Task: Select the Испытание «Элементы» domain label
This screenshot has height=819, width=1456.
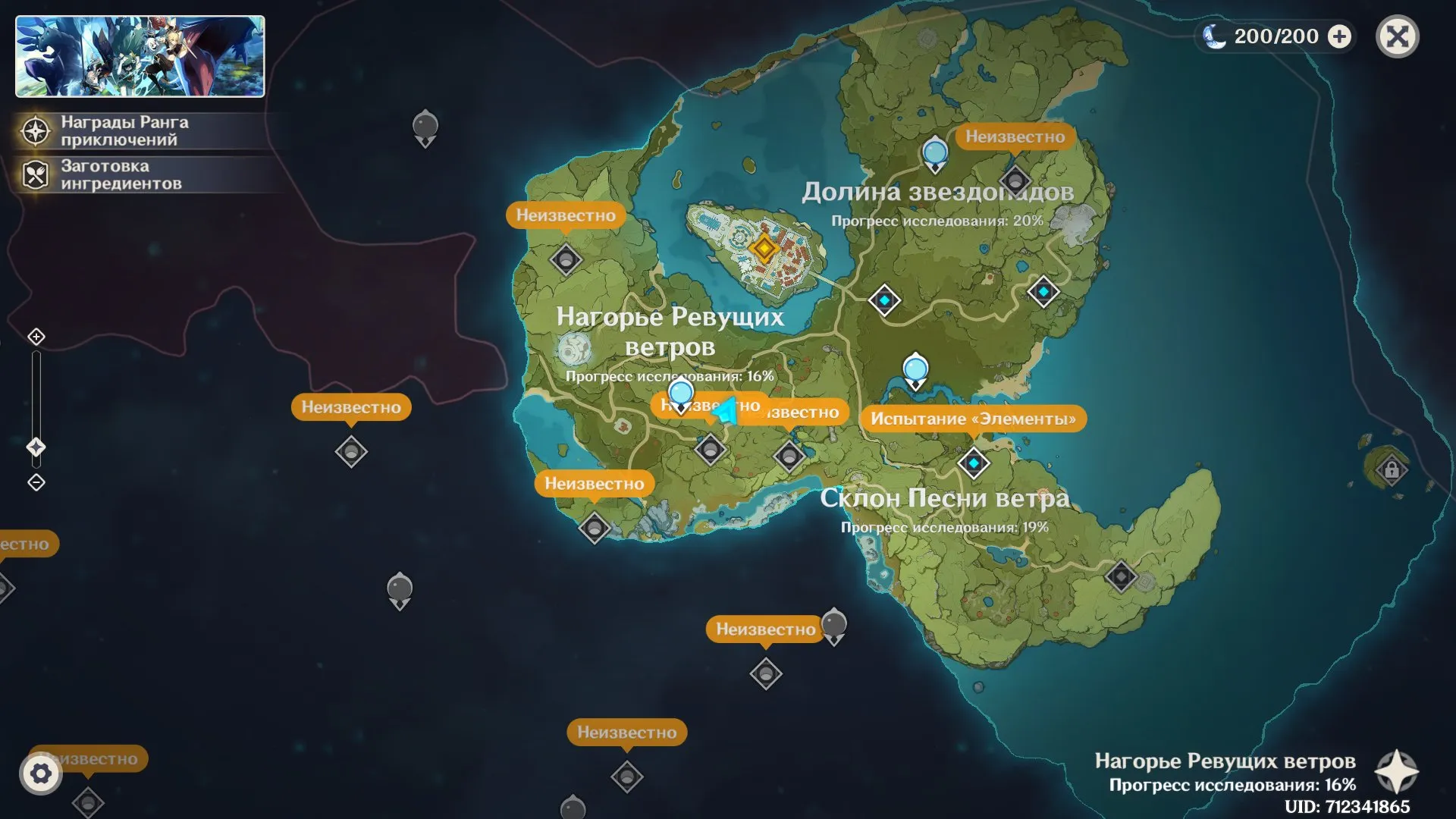Action: click(973, 419)
